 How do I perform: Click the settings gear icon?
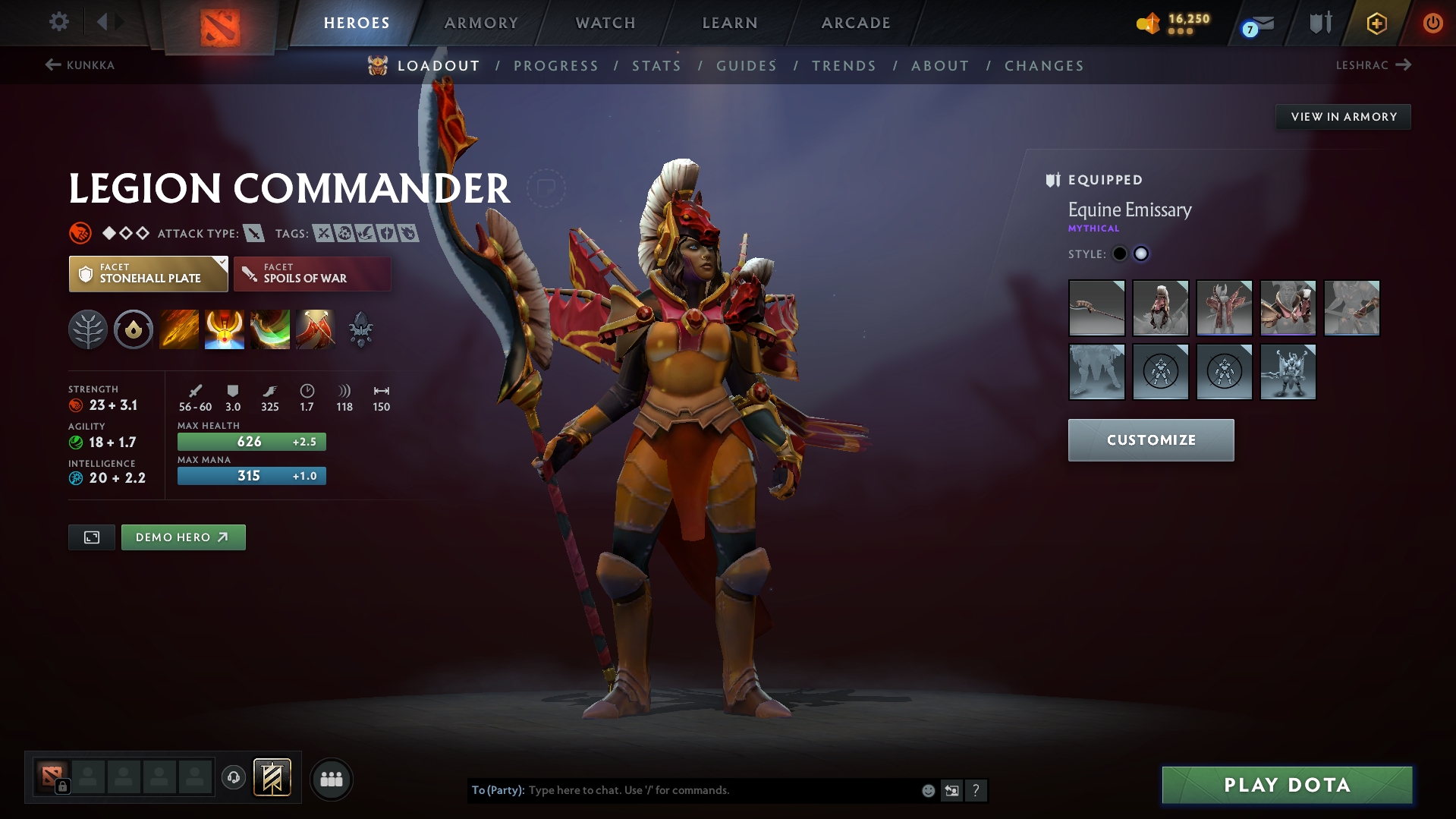click(58, 22)
